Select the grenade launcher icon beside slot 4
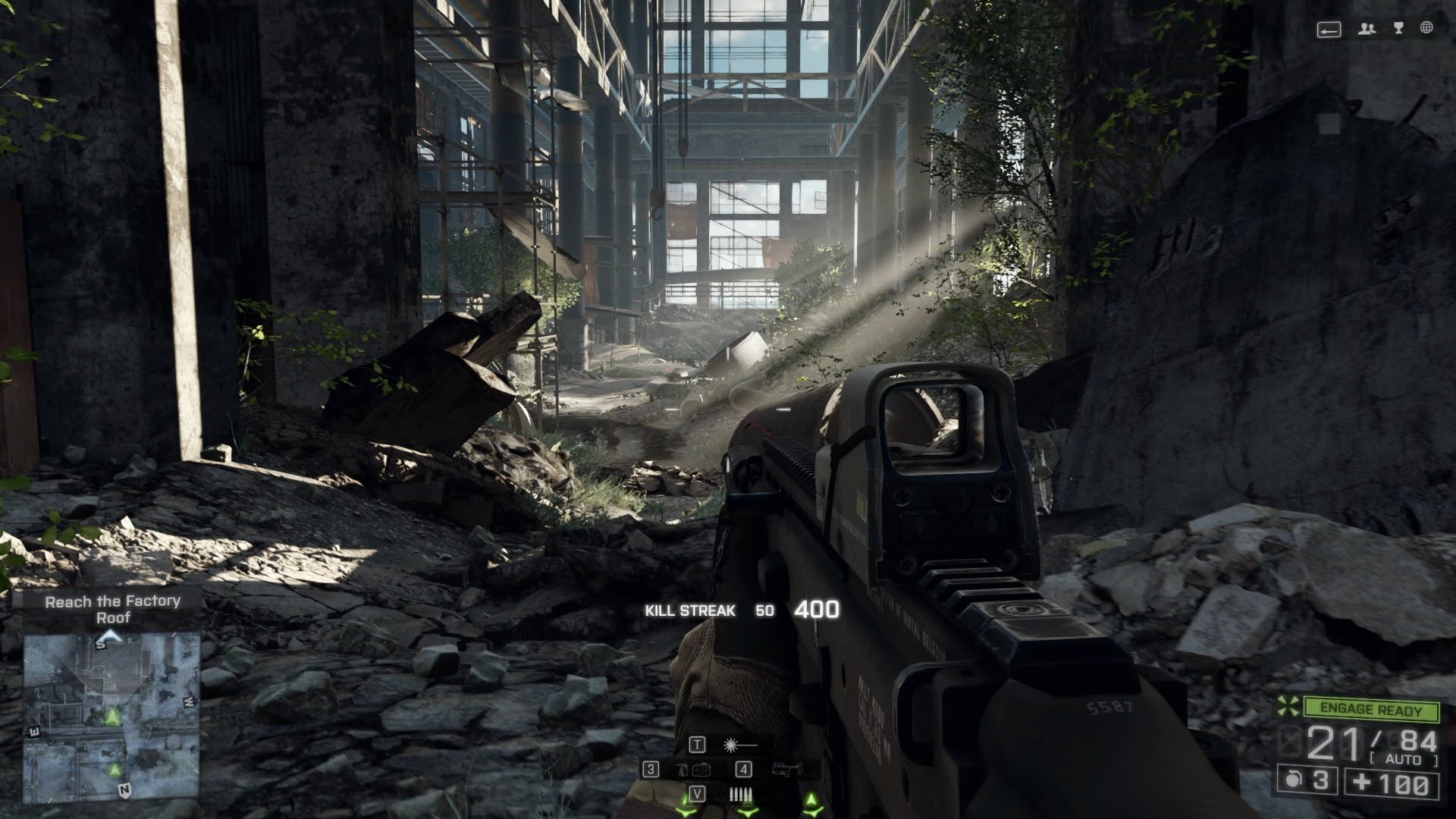 click(787, 769)
